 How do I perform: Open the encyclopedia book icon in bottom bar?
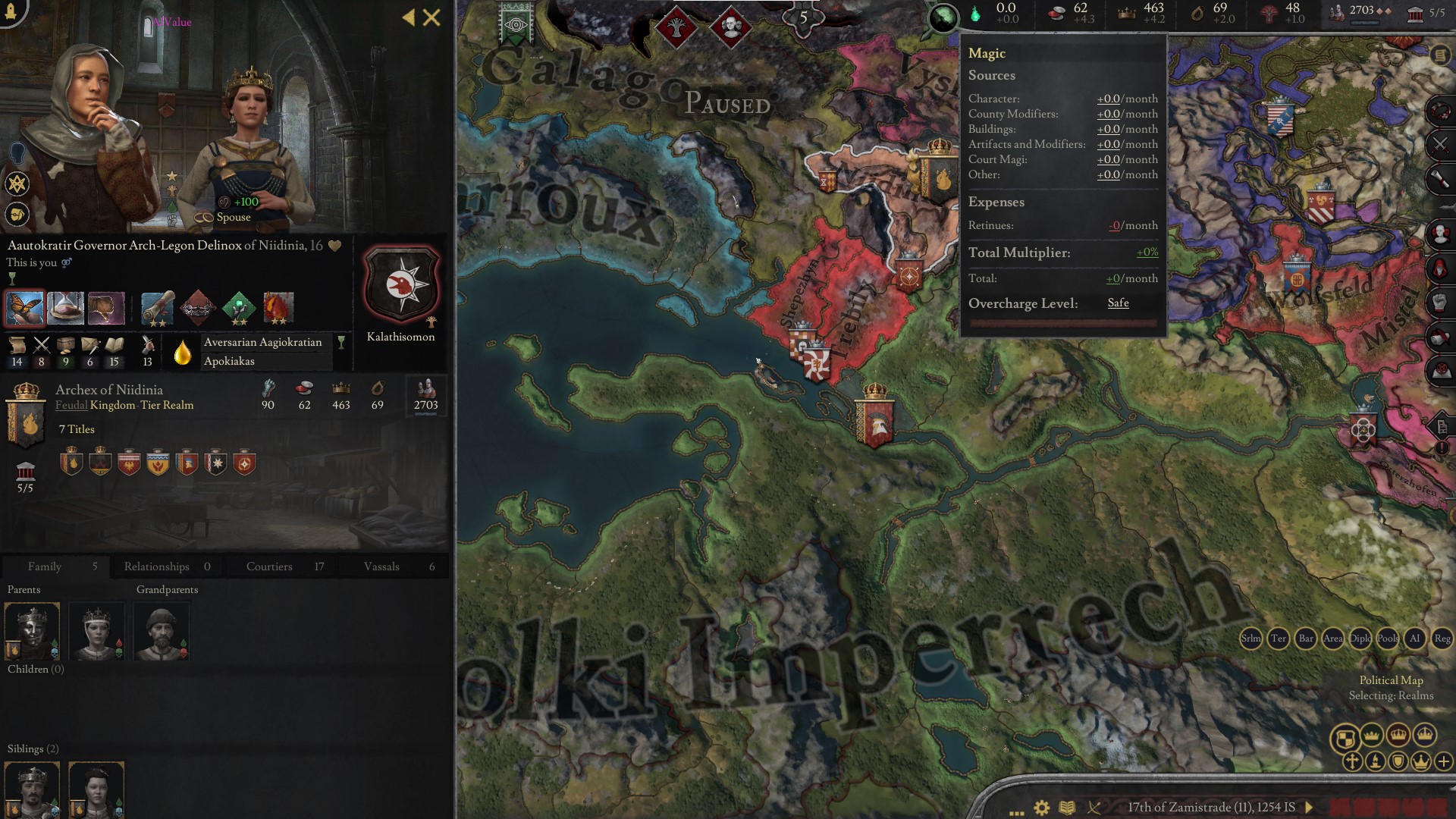click(1067, 808)
